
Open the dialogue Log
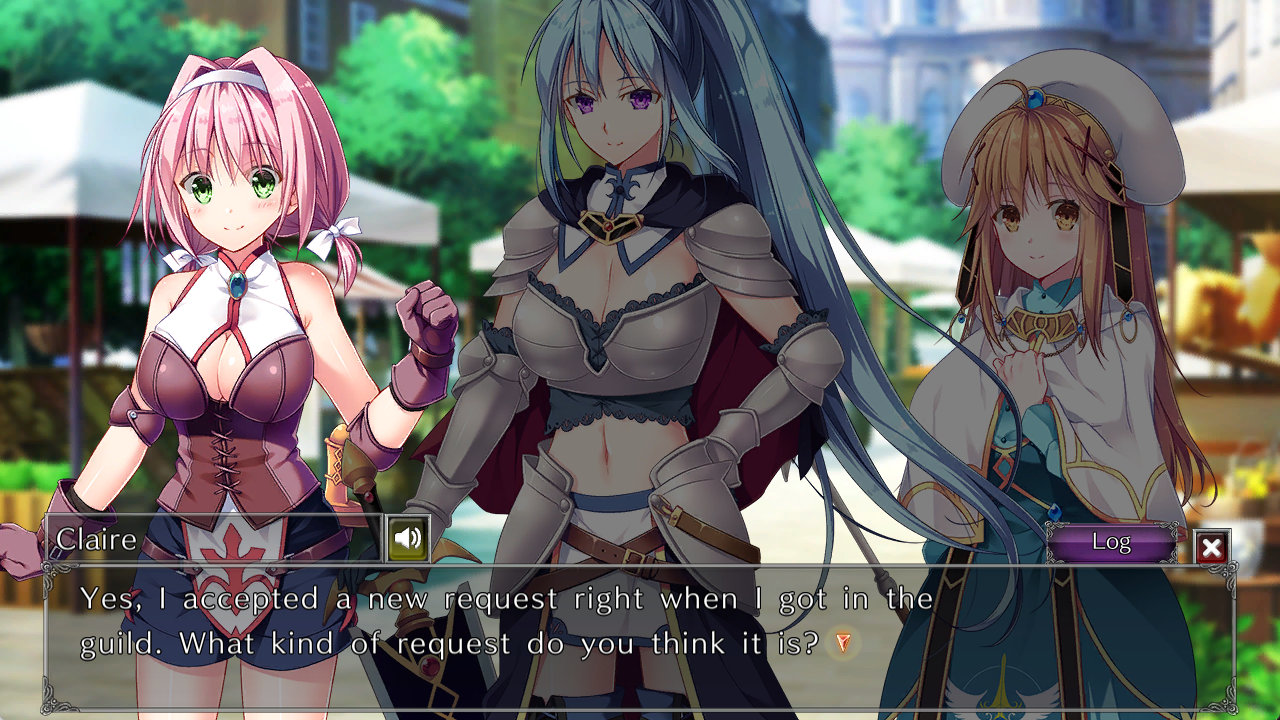click(1111, 543)
